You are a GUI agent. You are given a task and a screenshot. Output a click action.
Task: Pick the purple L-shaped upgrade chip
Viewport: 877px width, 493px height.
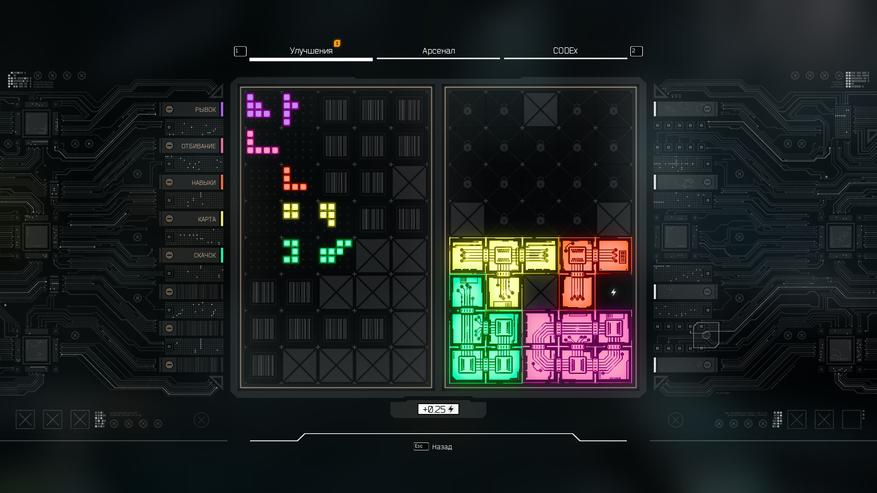coord(258,103)
